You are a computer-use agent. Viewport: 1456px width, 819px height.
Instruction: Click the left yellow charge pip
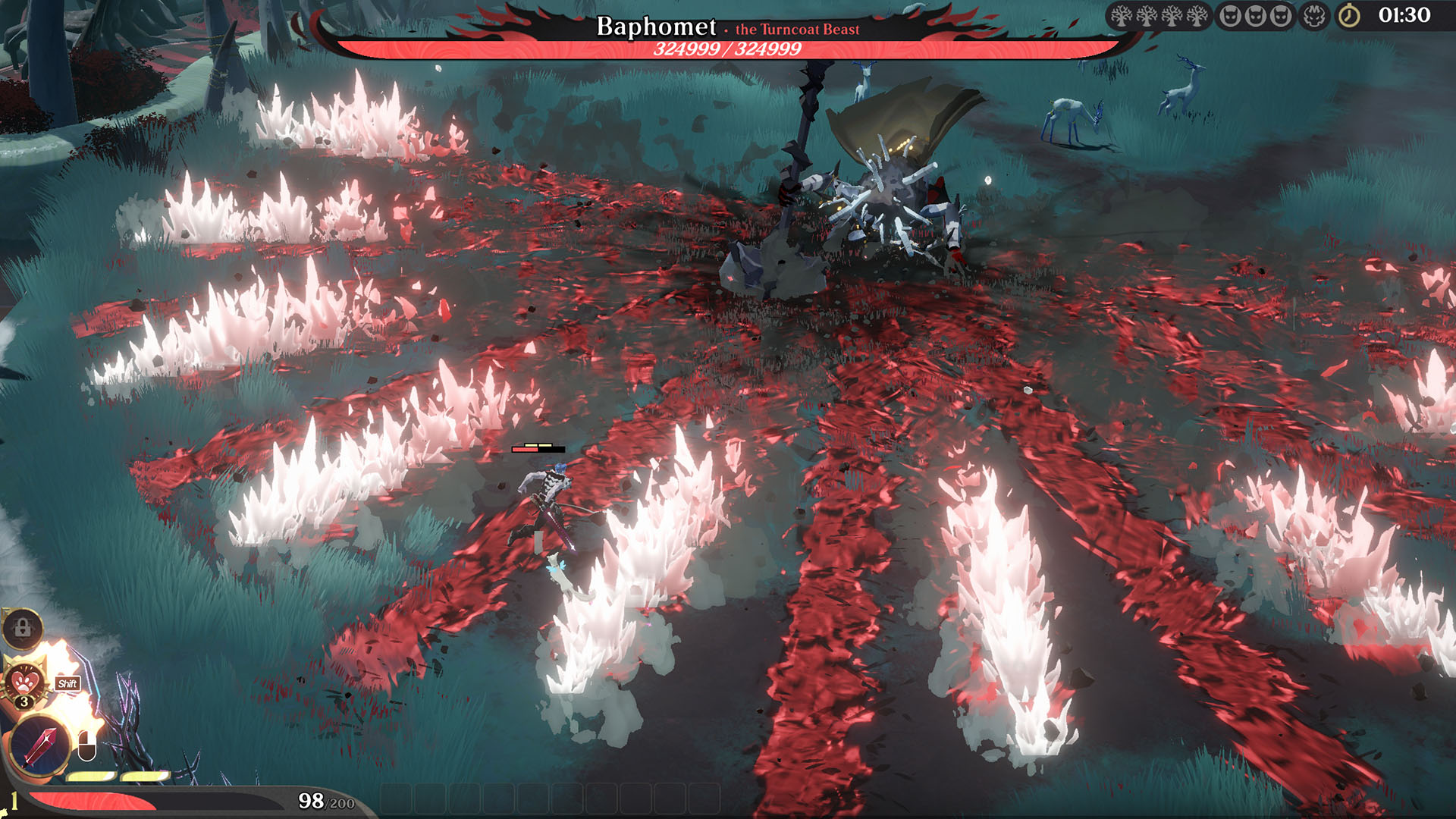(x=91, y=777)
